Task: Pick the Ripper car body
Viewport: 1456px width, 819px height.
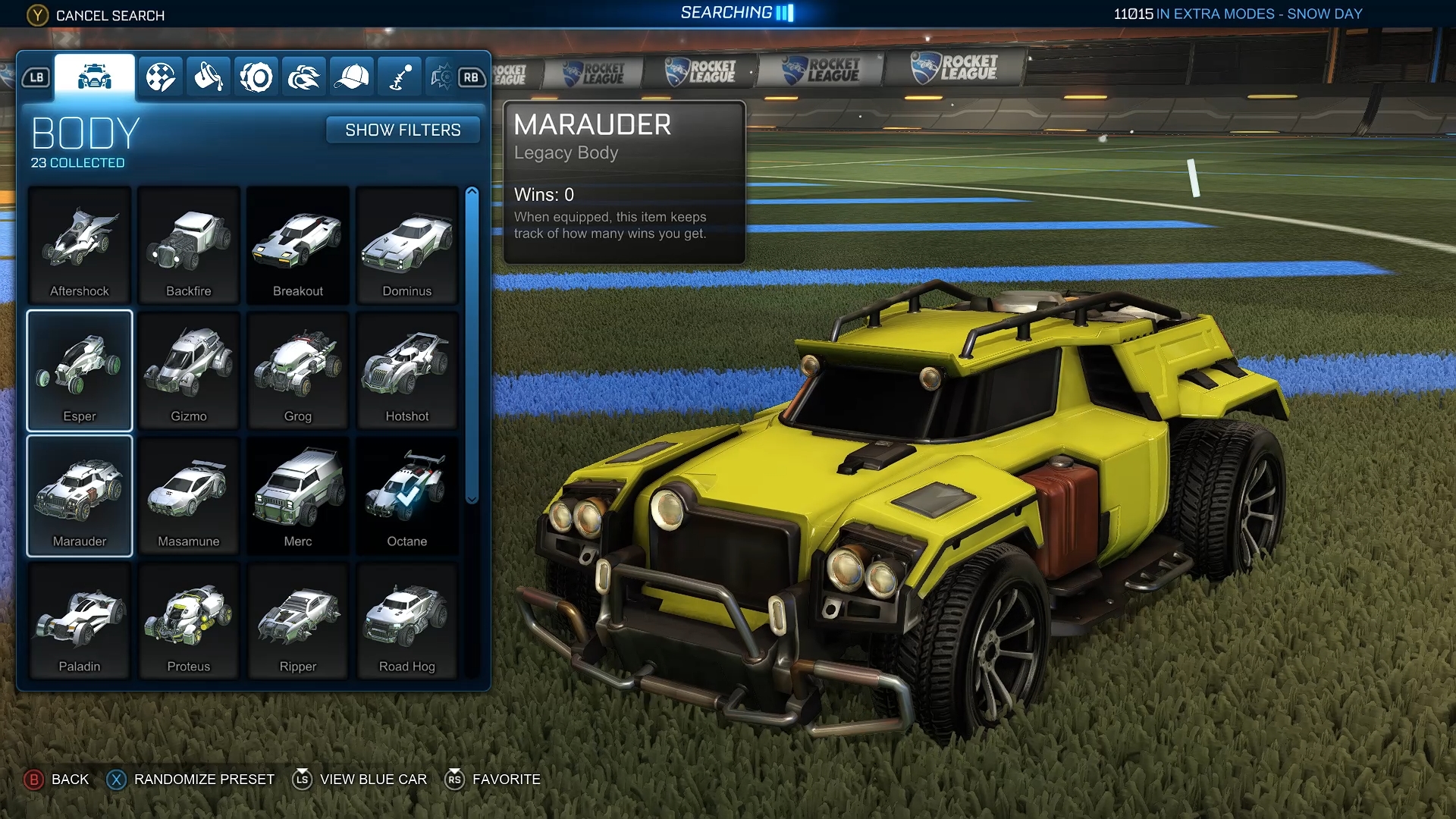Action: [x=298, y=621]
